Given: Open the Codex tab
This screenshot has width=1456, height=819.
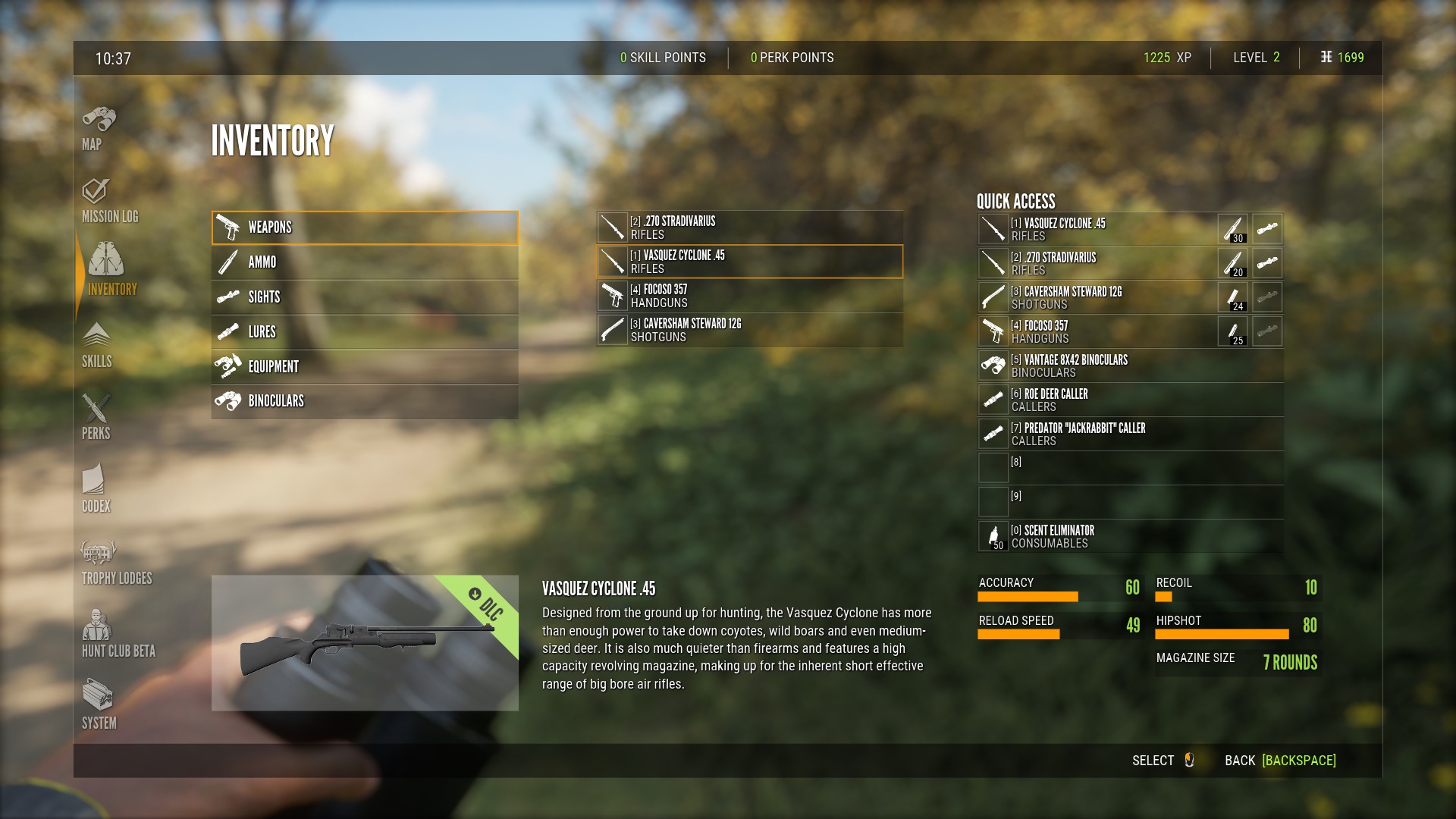Looking at the screenshot, I should click(96, 490).
